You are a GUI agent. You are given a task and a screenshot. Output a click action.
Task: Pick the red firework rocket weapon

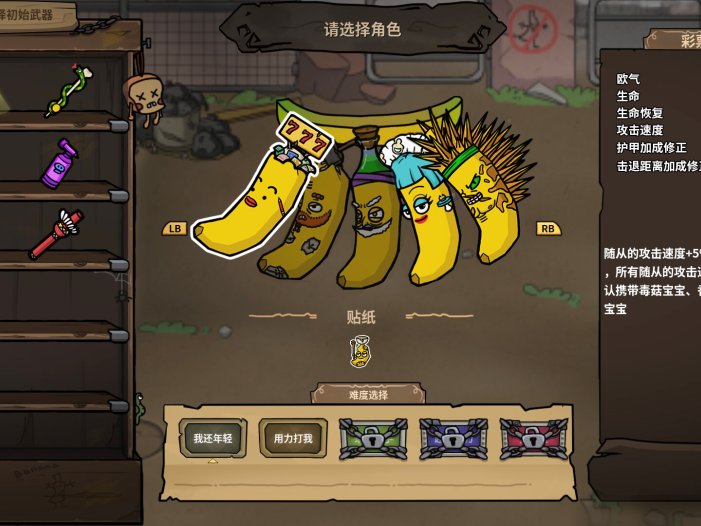coord(56,233)
